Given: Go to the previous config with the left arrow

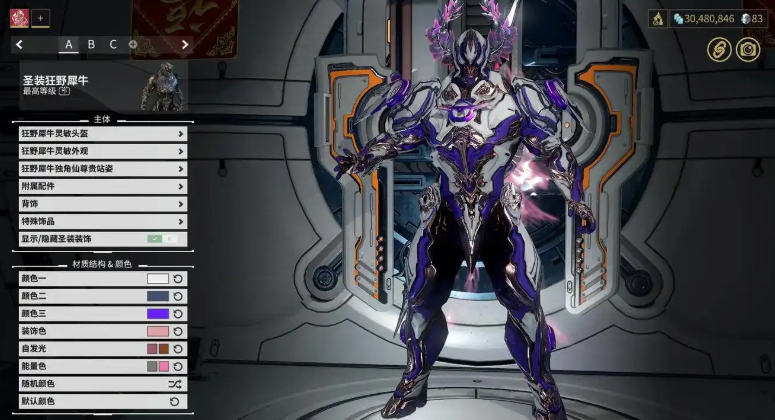Looking at the screenshot, I should [20, 44].
